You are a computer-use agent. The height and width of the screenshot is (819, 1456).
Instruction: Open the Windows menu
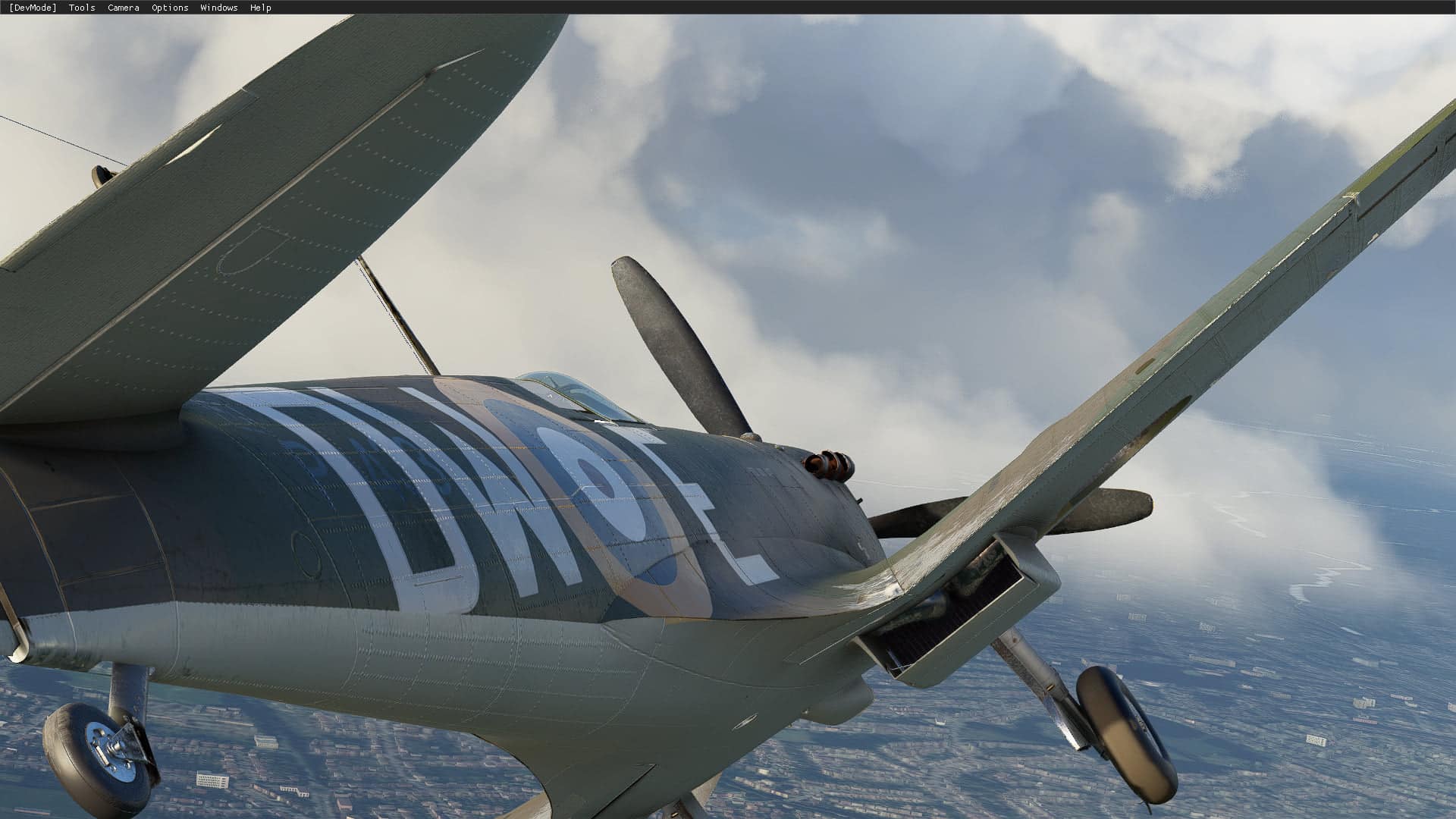pyautogui.click(x=218, y=8)
